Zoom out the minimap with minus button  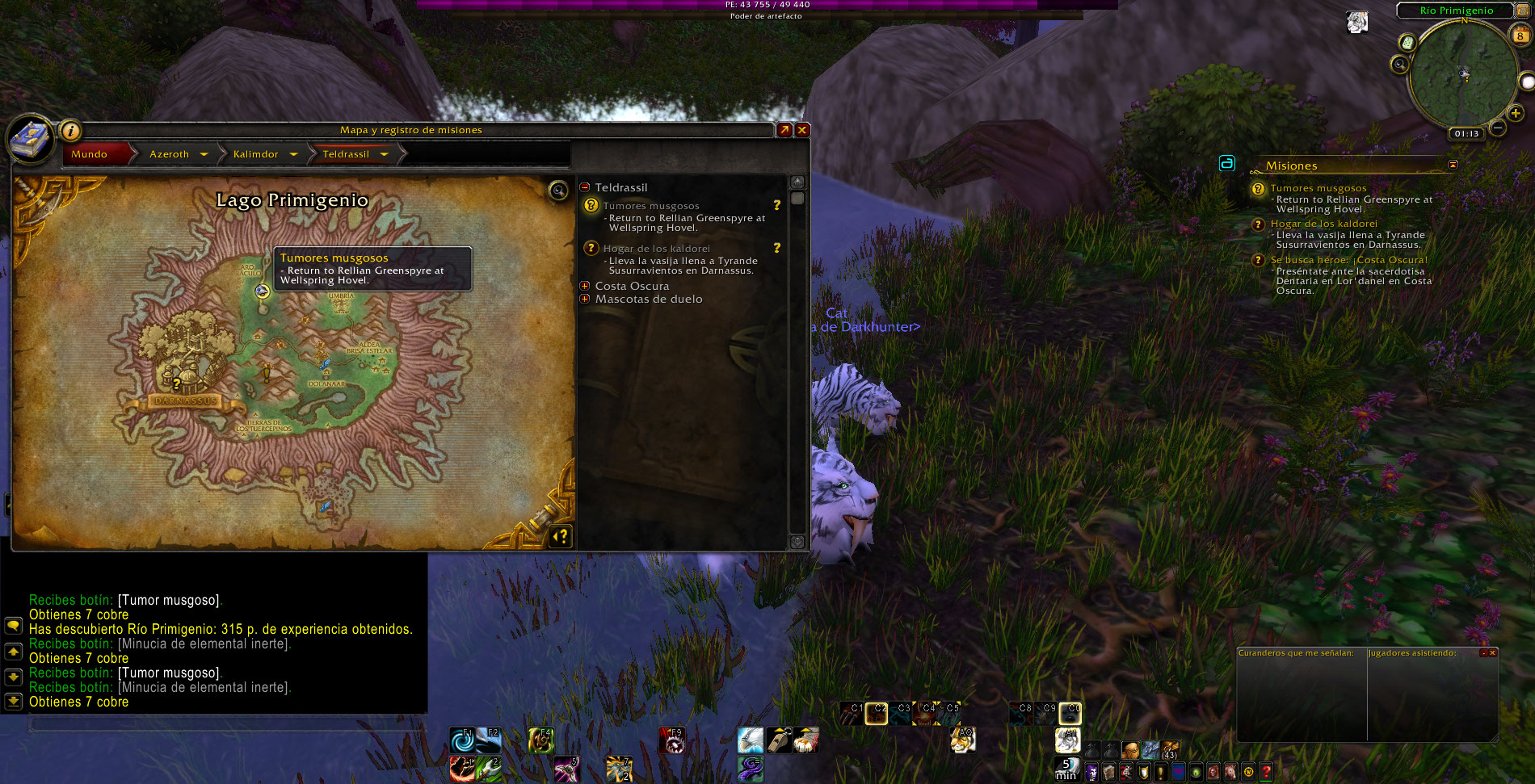point(1497,128)
